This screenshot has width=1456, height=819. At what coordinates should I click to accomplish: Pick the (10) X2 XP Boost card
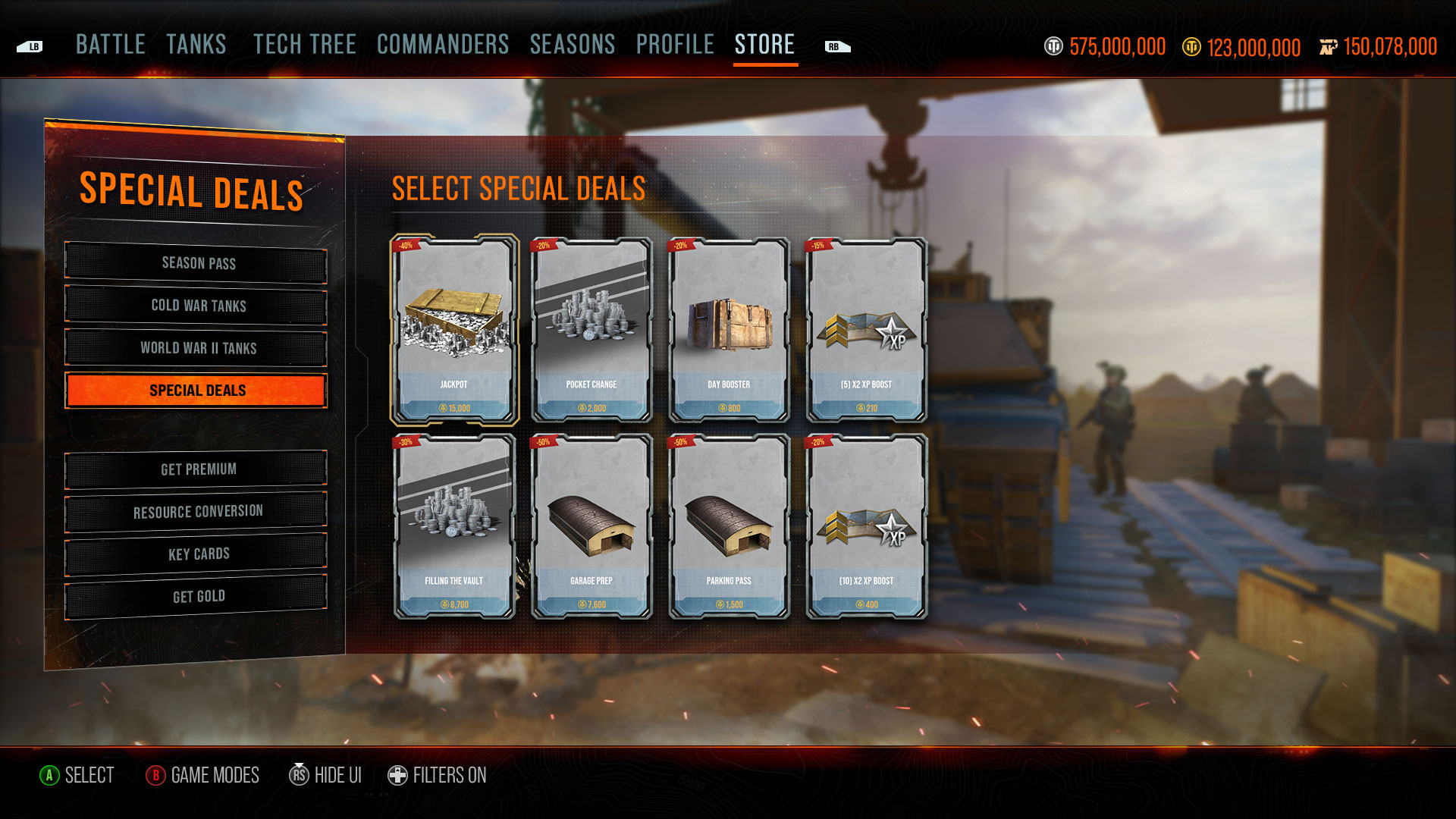coord(866,526)
